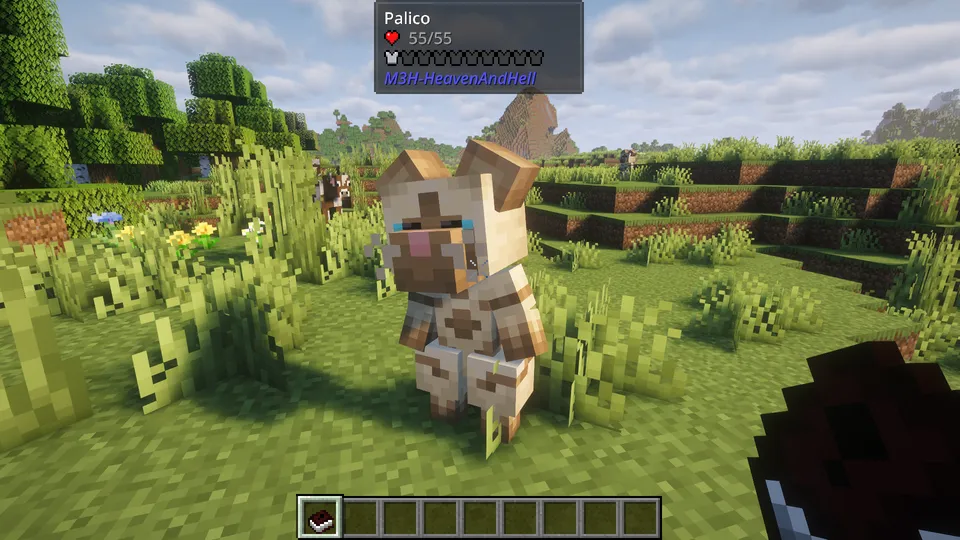960x540 pixels.
Task: Select the dark red book hotbar slot
Action: click(x=321, y=517)
